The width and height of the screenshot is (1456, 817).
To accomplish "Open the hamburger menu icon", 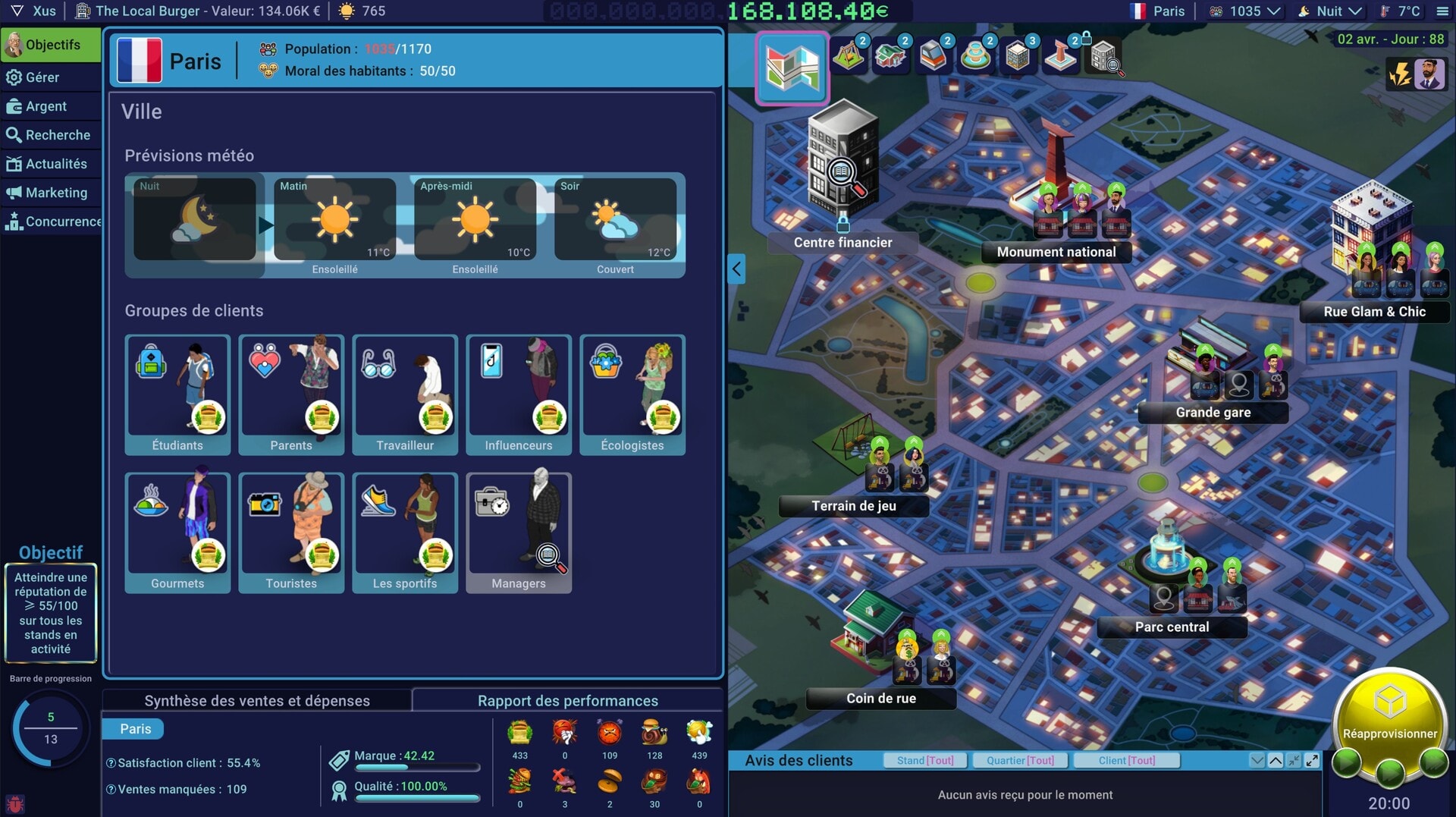I will coord(1442,11).
